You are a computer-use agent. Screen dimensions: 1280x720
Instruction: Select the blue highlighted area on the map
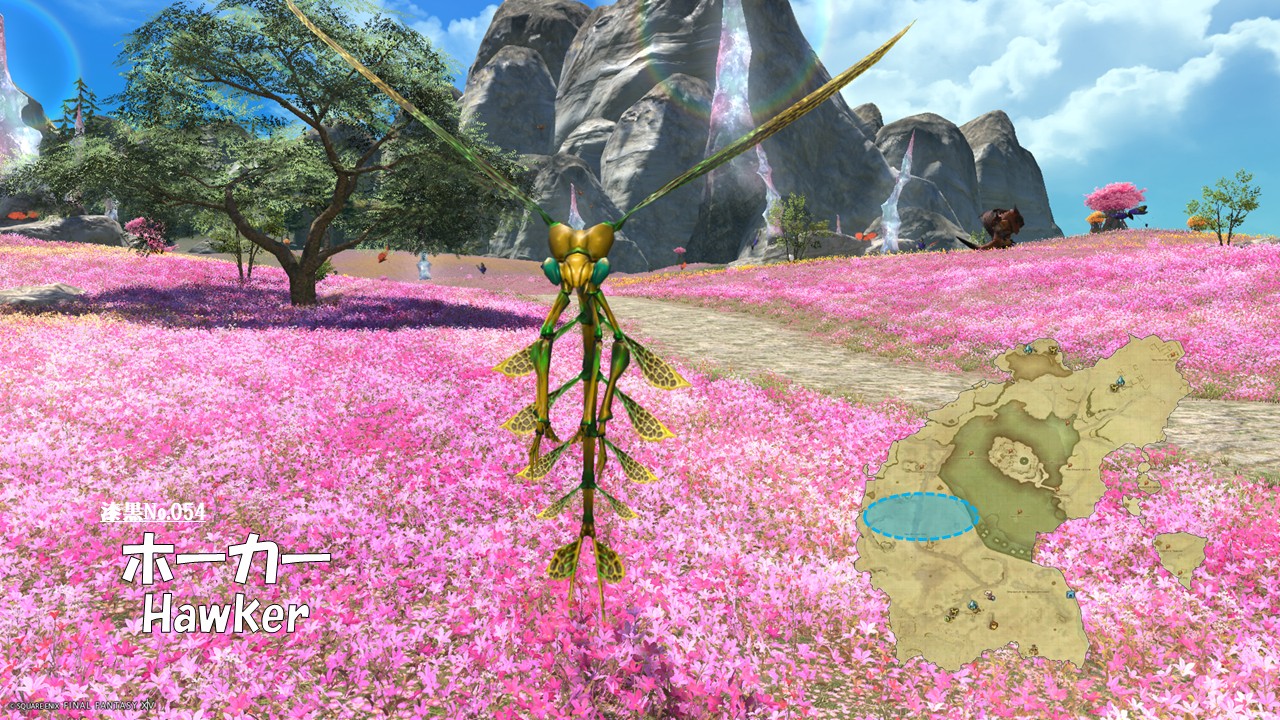pyautogui.click(x=920, y=517)
